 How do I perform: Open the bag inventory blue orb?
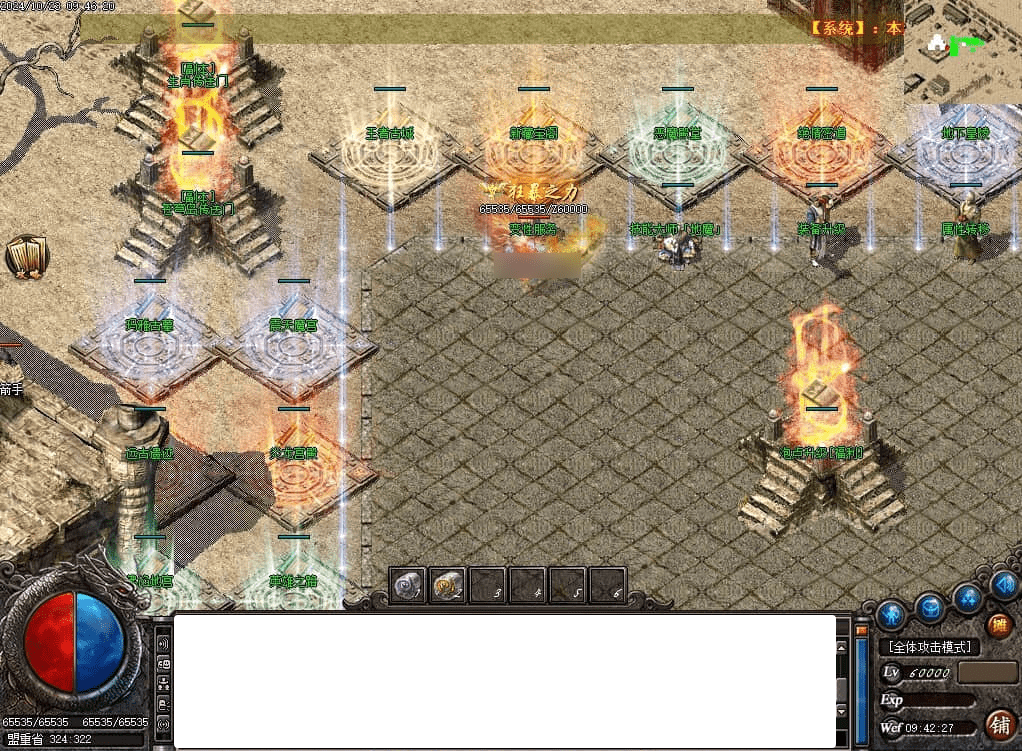(930, 606)
